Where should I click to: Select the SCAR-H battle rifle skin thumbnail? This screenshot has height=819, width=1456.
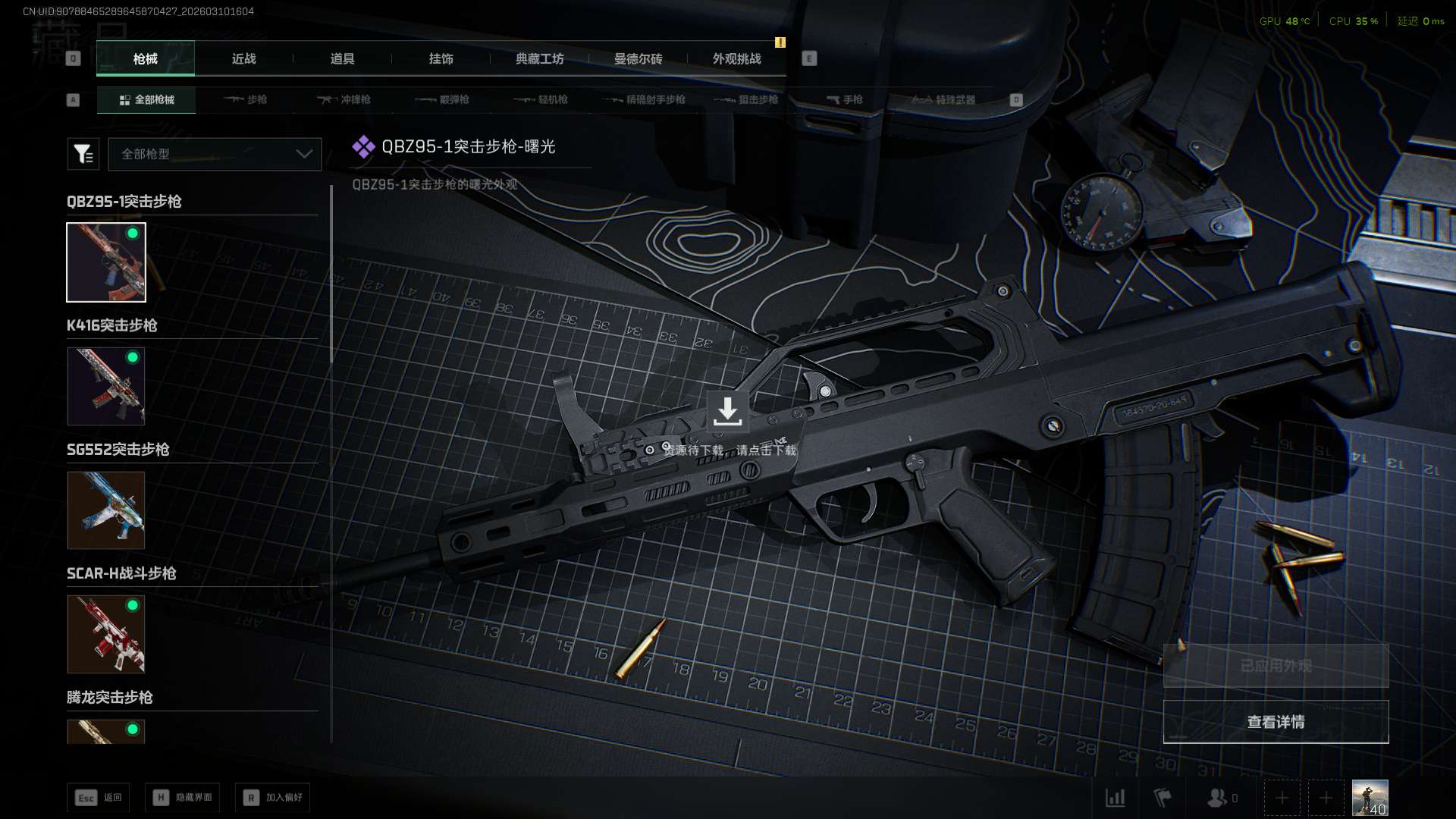(x=106, y=634)
